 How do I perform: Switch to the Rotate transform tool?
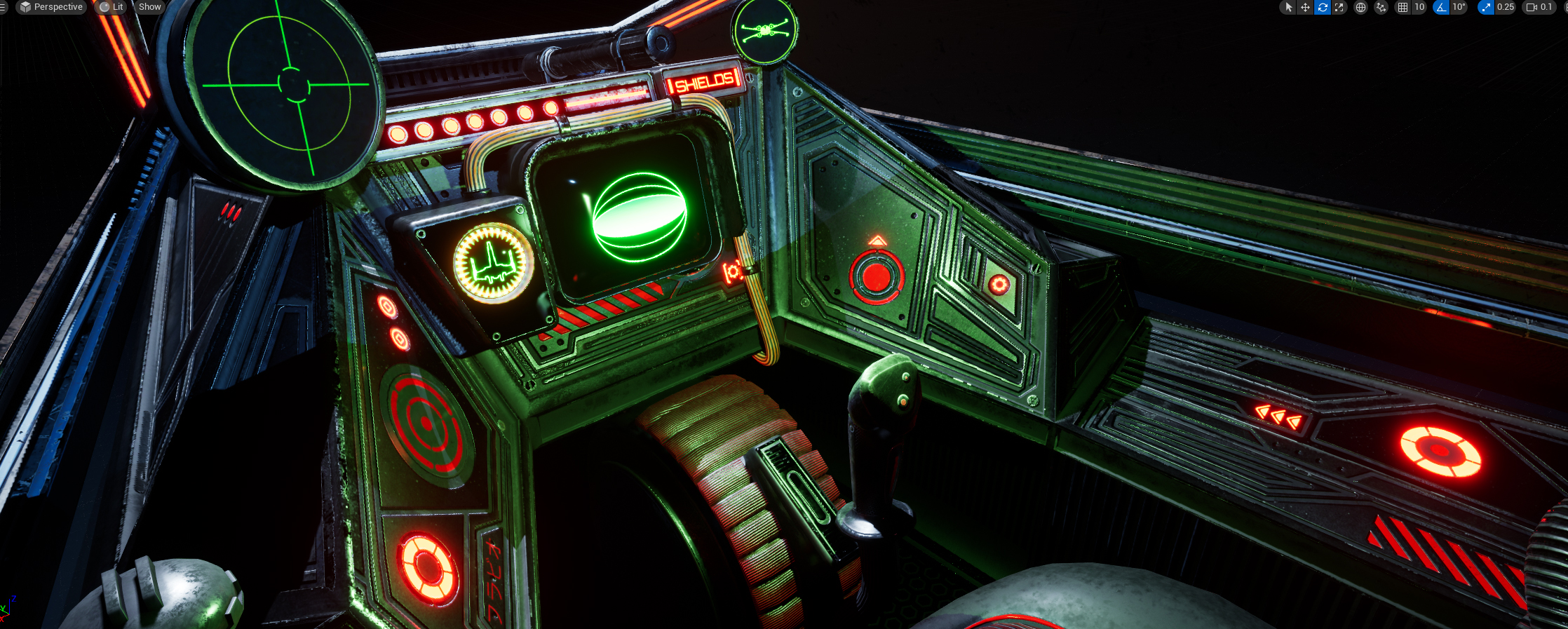[x=1322, y=7]
